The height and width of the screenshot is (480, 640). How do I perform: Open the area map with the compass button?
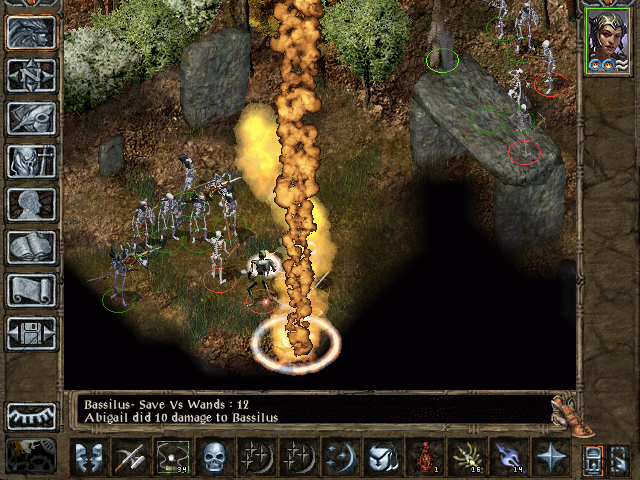[31, 75]
